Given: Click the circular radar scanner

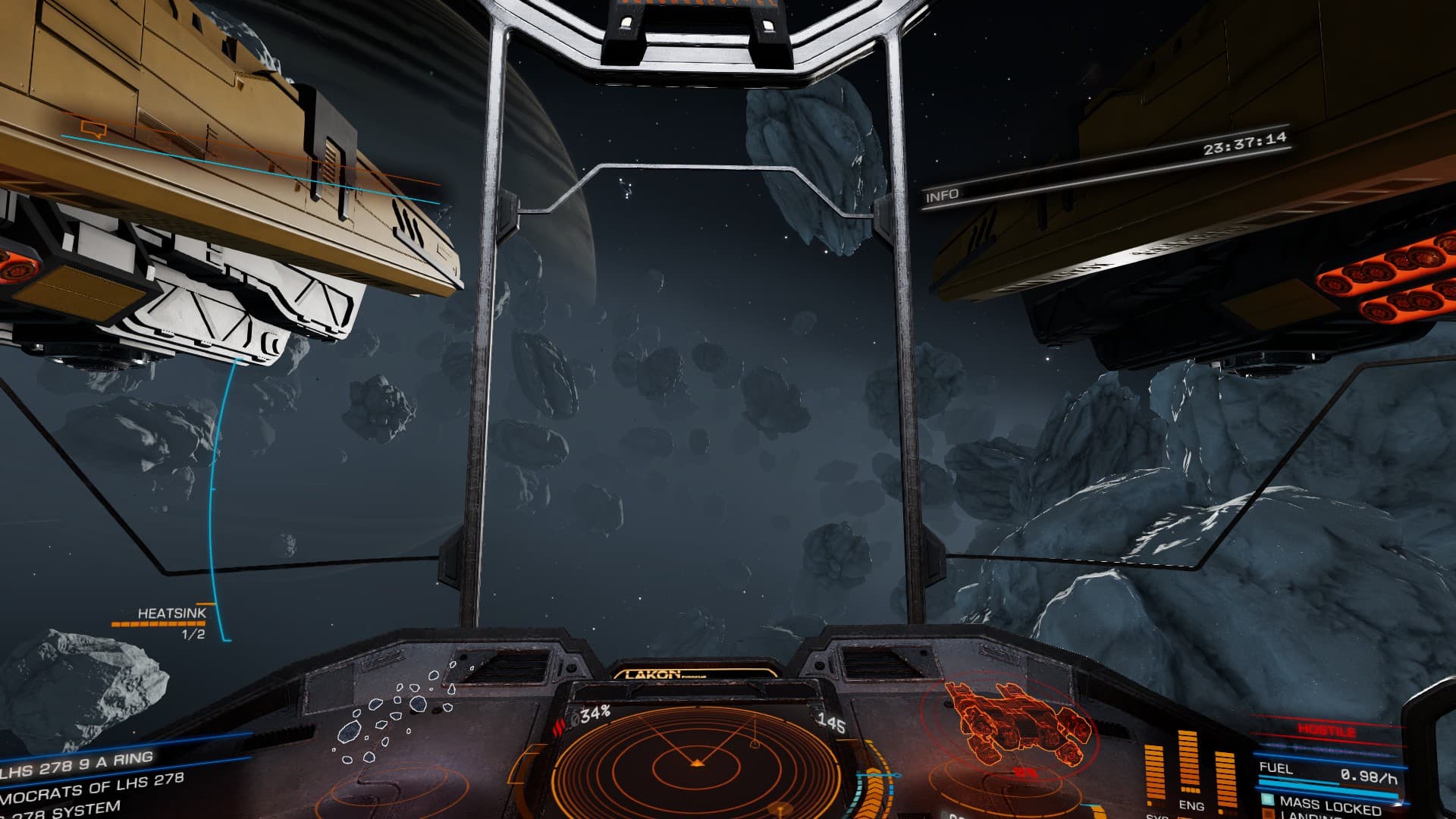Looking at the screenshot, I should pos(695,761).
